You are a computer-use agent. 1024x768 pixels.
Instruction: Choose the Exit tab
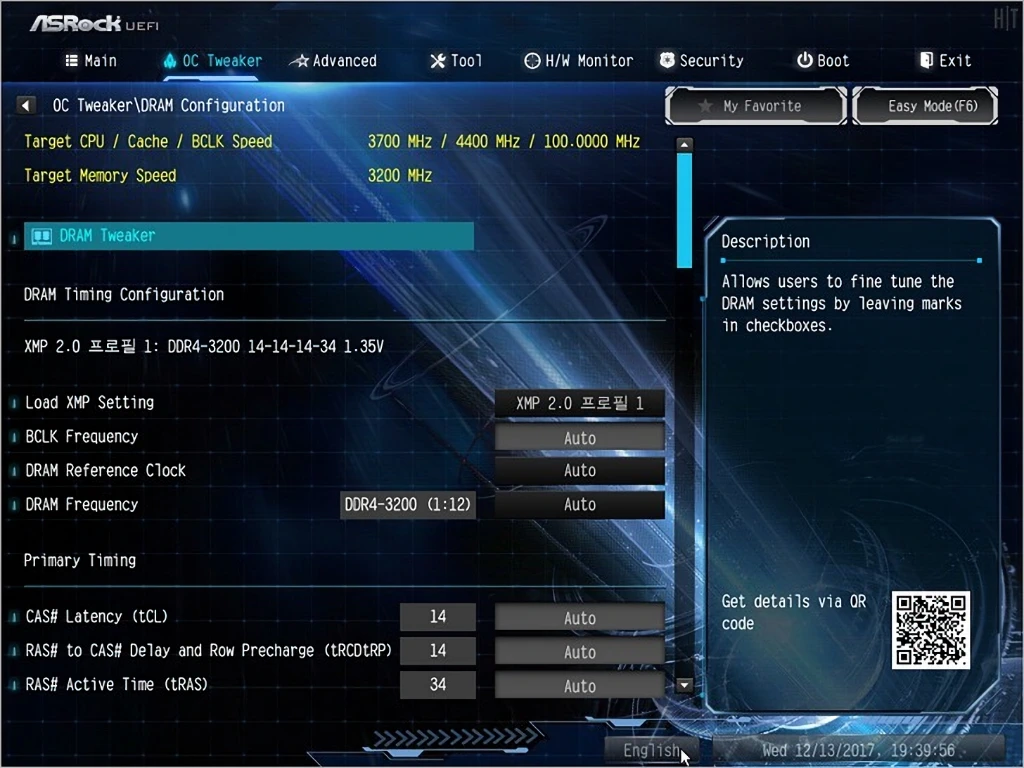(x=945, y=61)
